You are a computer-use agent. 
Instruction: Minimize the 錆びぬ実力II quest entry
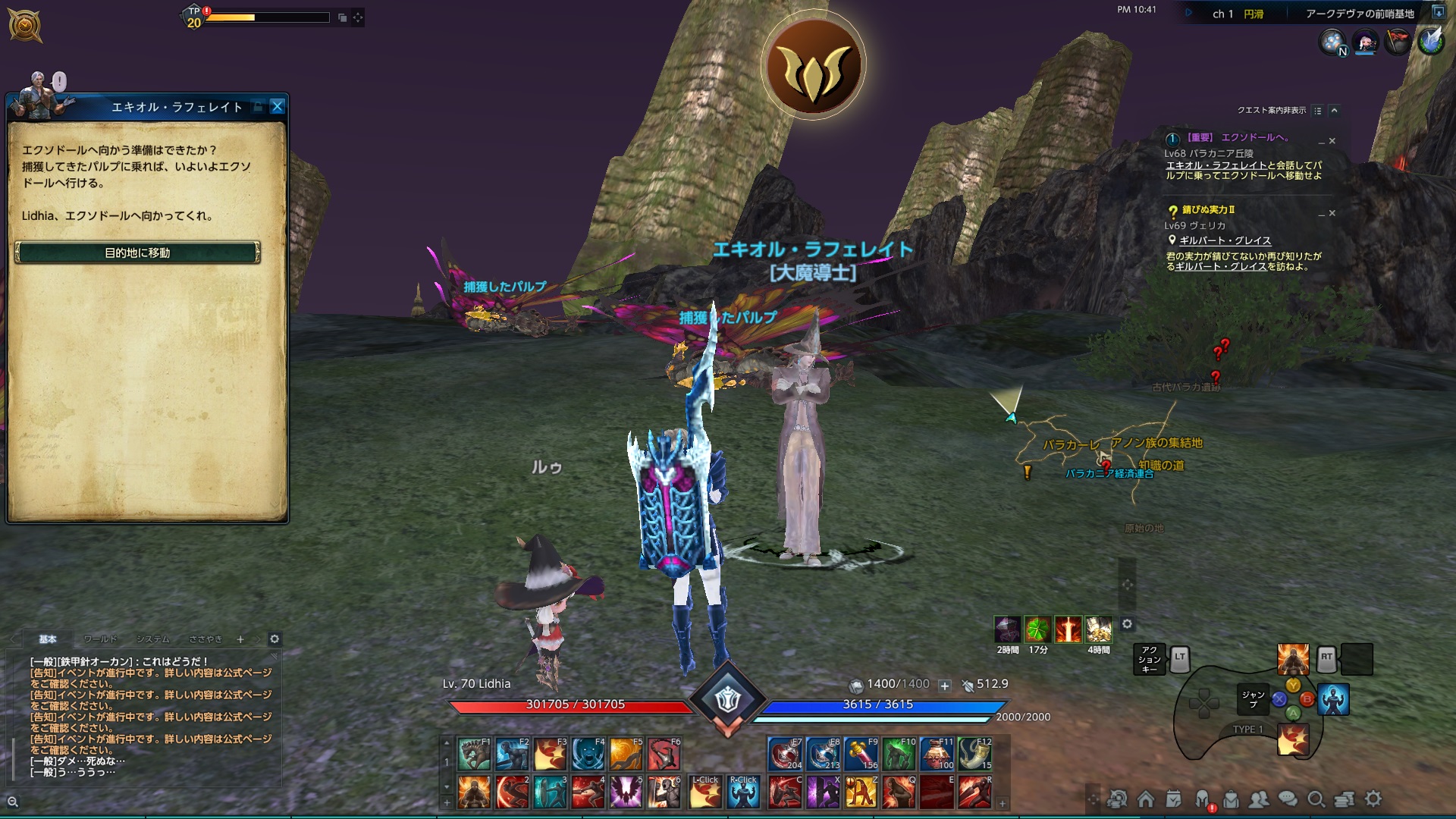click(1320, 215)
